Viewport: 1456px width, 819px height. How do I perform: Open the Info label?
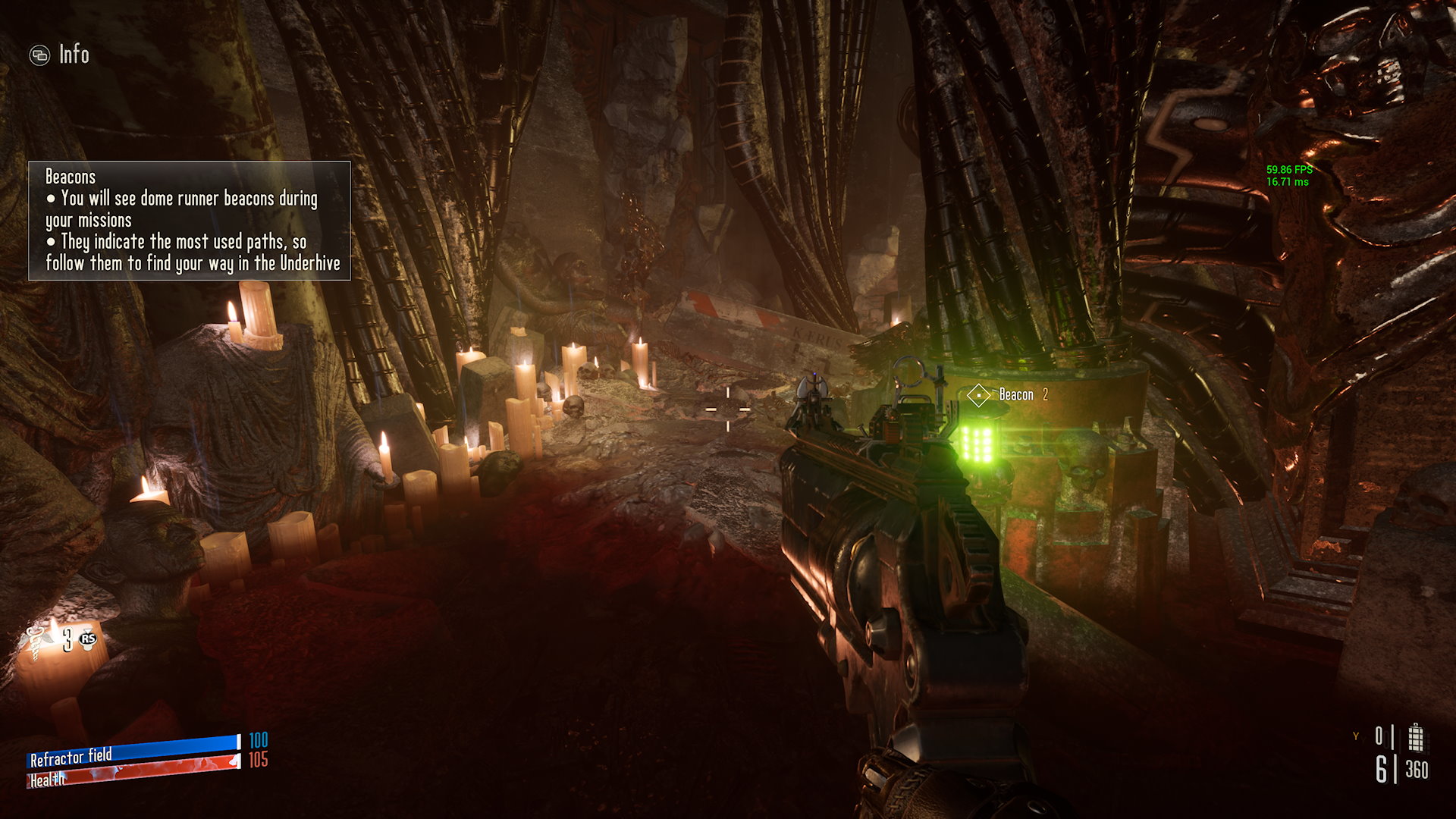(x=74, y=55)
